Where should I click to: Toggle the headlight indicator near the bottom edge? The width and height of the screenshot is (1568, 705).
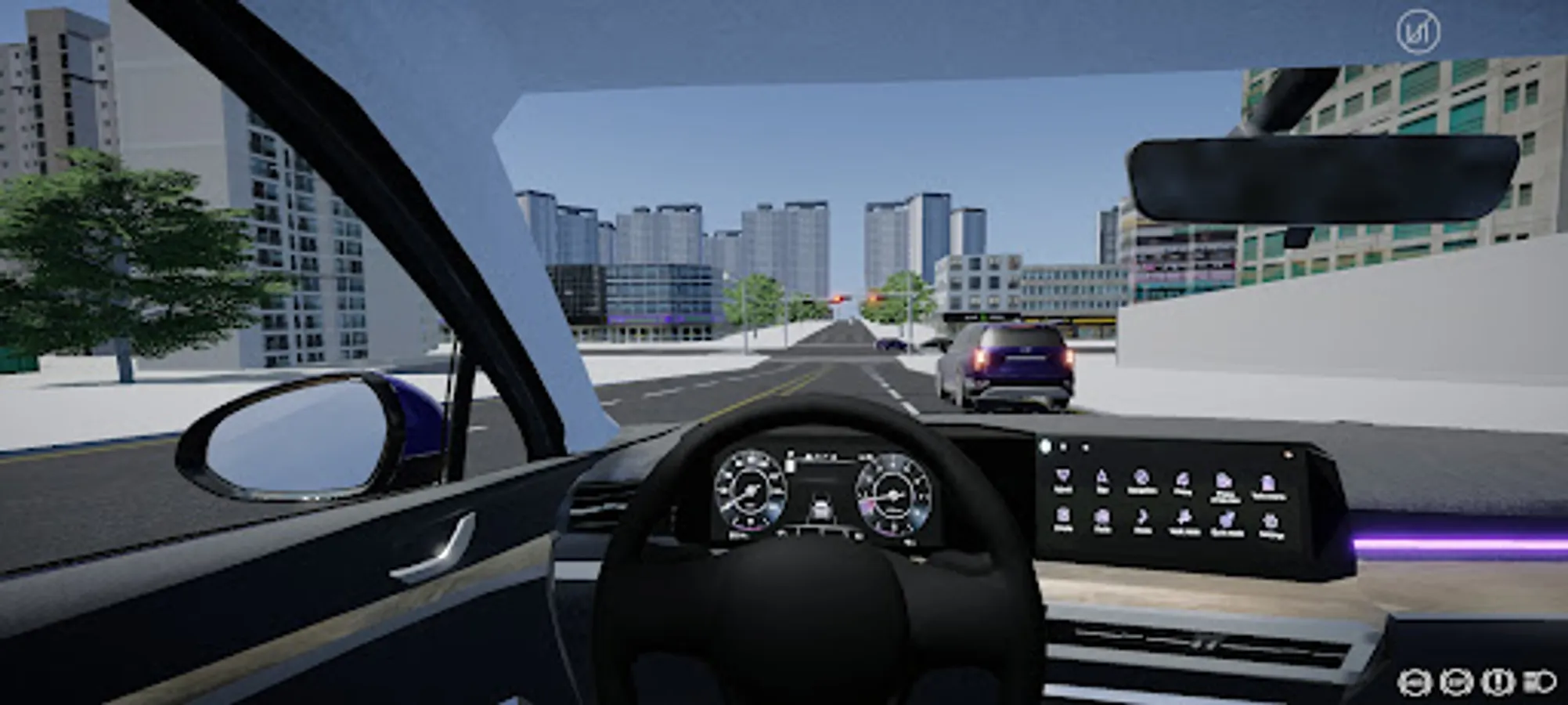[1540, 682]
